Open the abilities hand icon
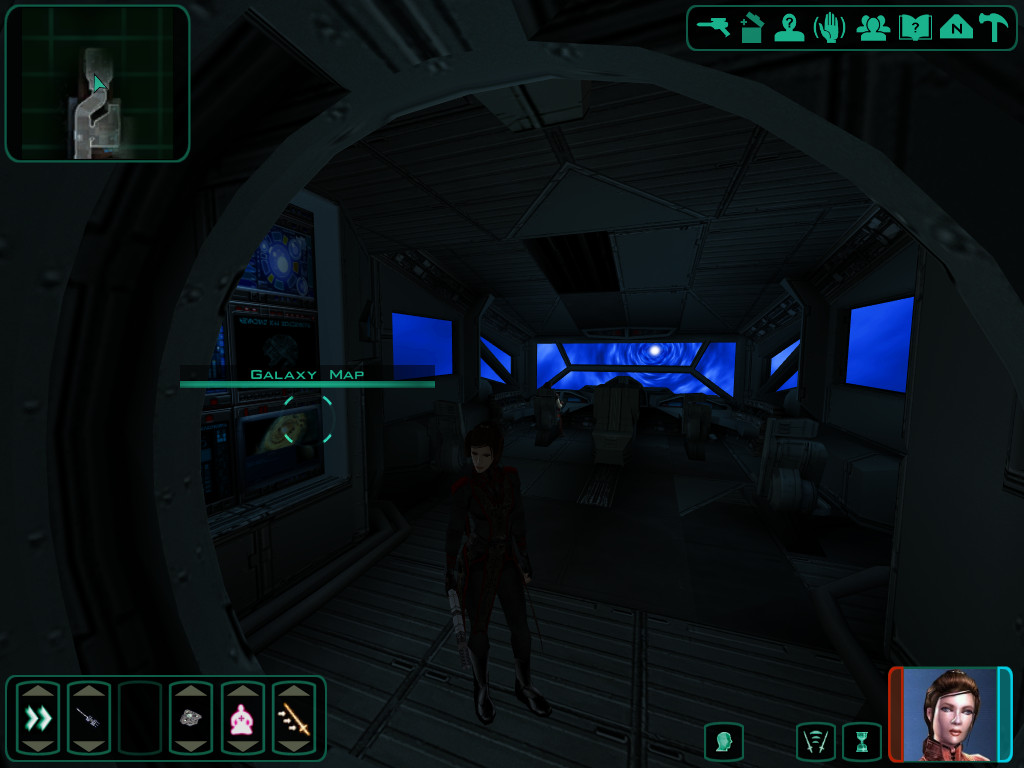 coord(830,28)
